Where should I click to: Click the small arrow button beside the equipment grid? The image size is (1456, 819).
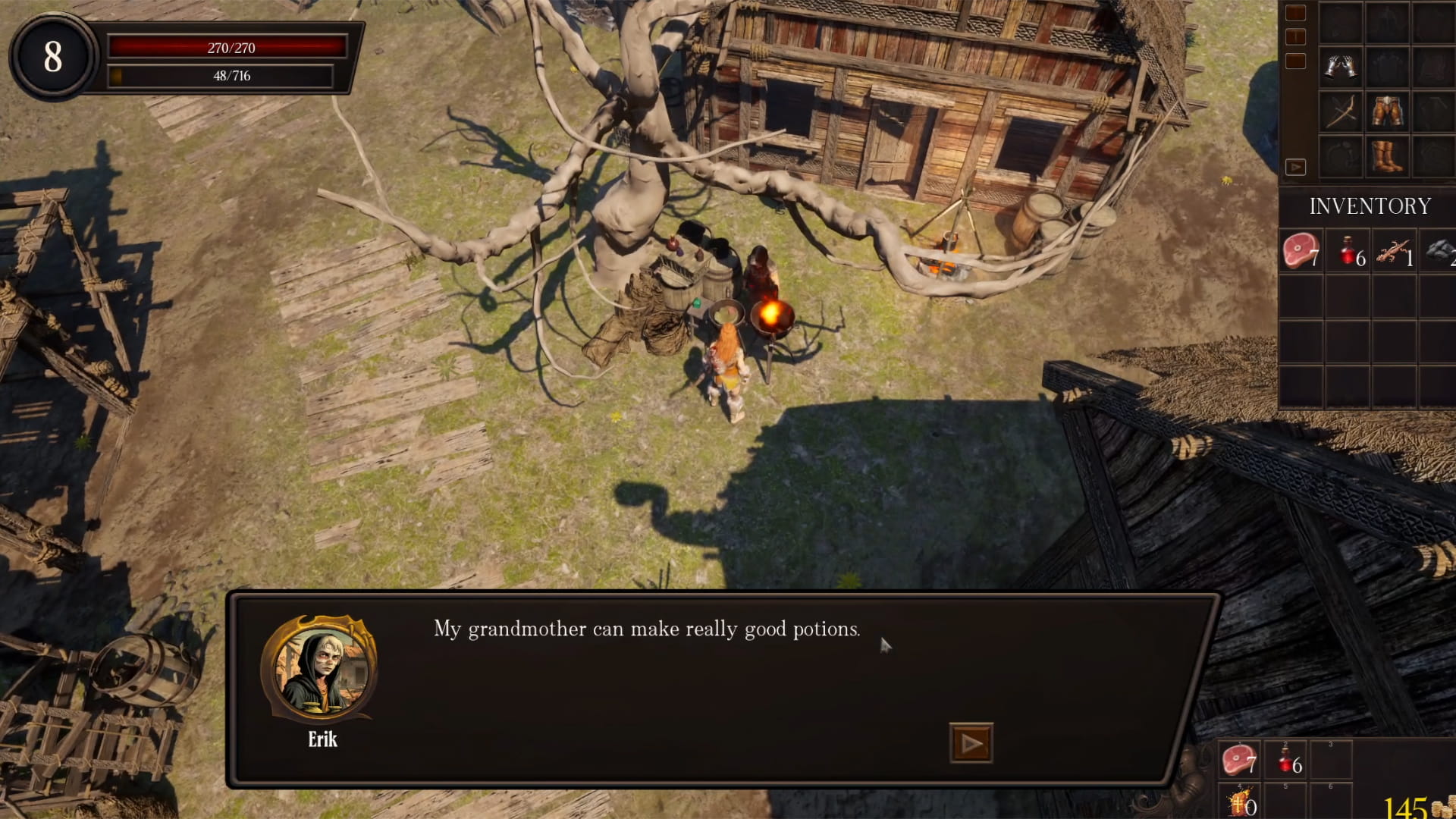[1295, 167]
